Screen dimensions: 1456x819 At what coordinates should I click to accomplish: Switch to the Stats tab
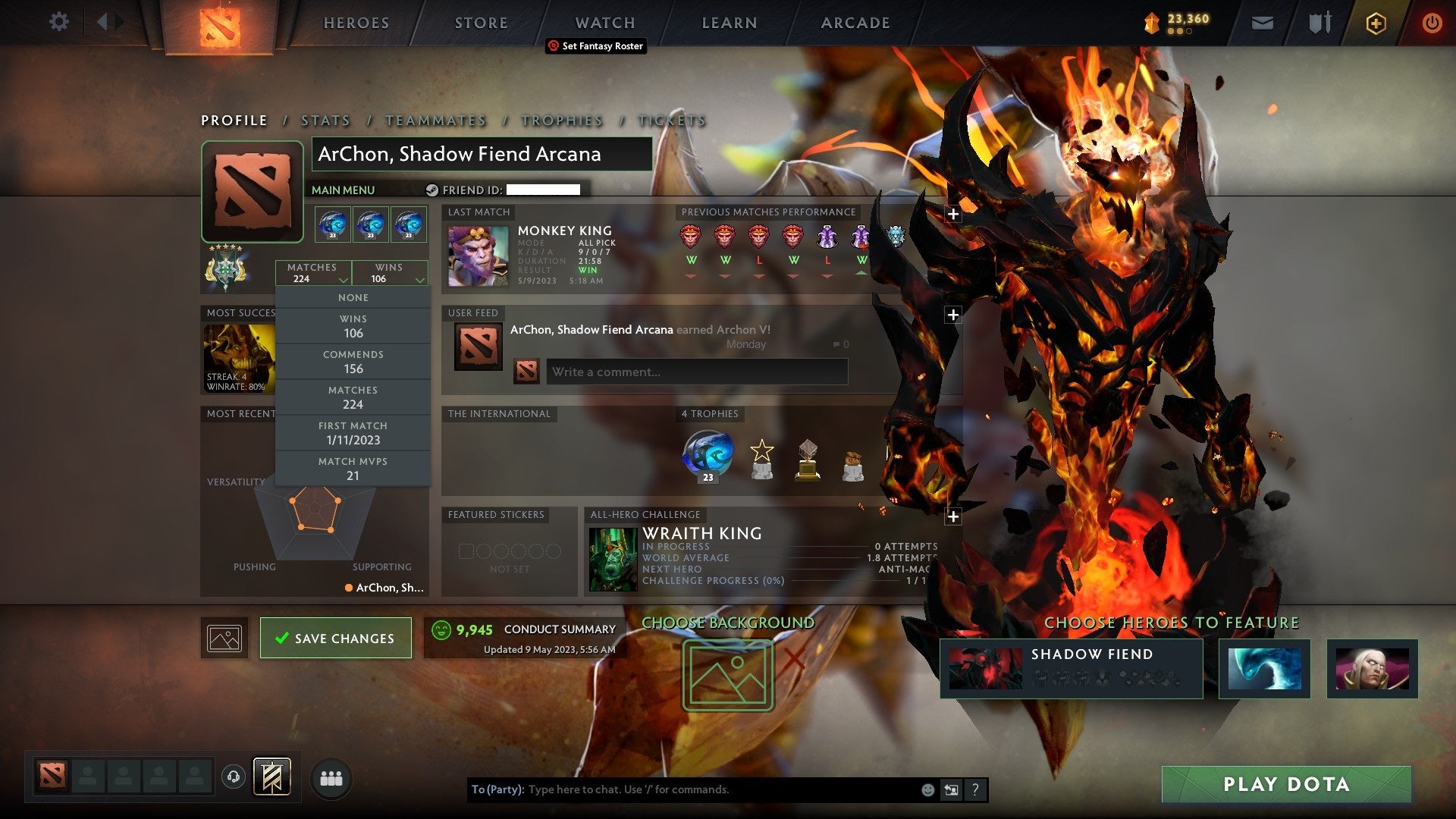coord(325,121)
